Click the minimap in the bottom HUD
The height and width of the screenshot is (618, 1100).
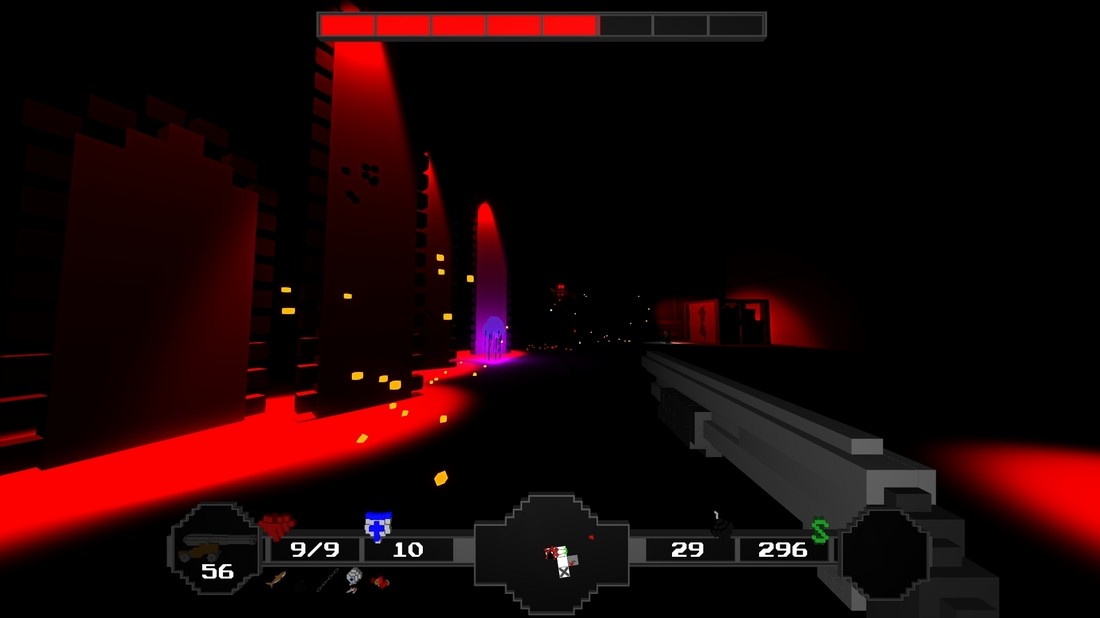point(552,554)
